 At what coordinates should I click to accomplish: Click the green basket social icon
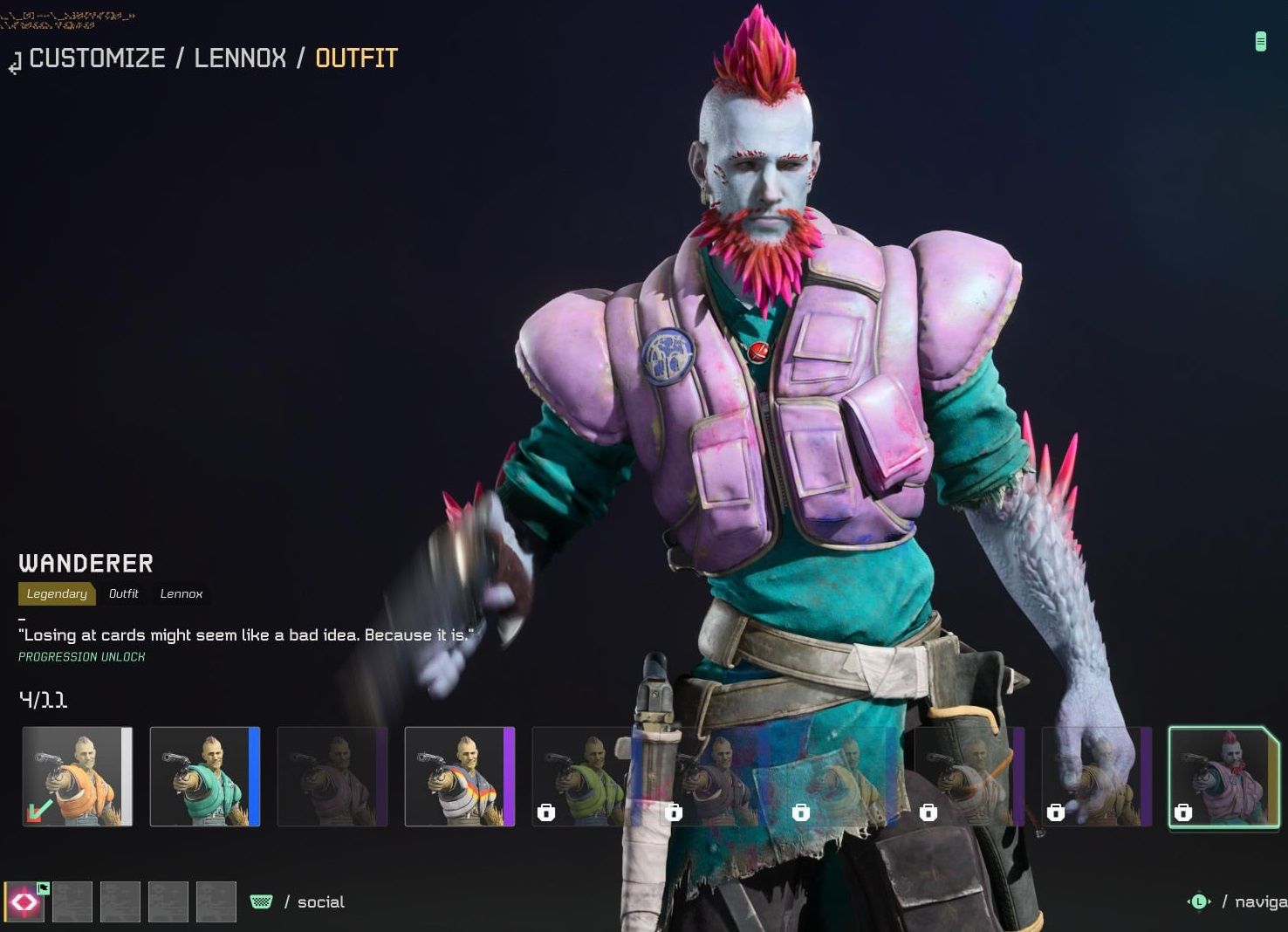(261, 901)
